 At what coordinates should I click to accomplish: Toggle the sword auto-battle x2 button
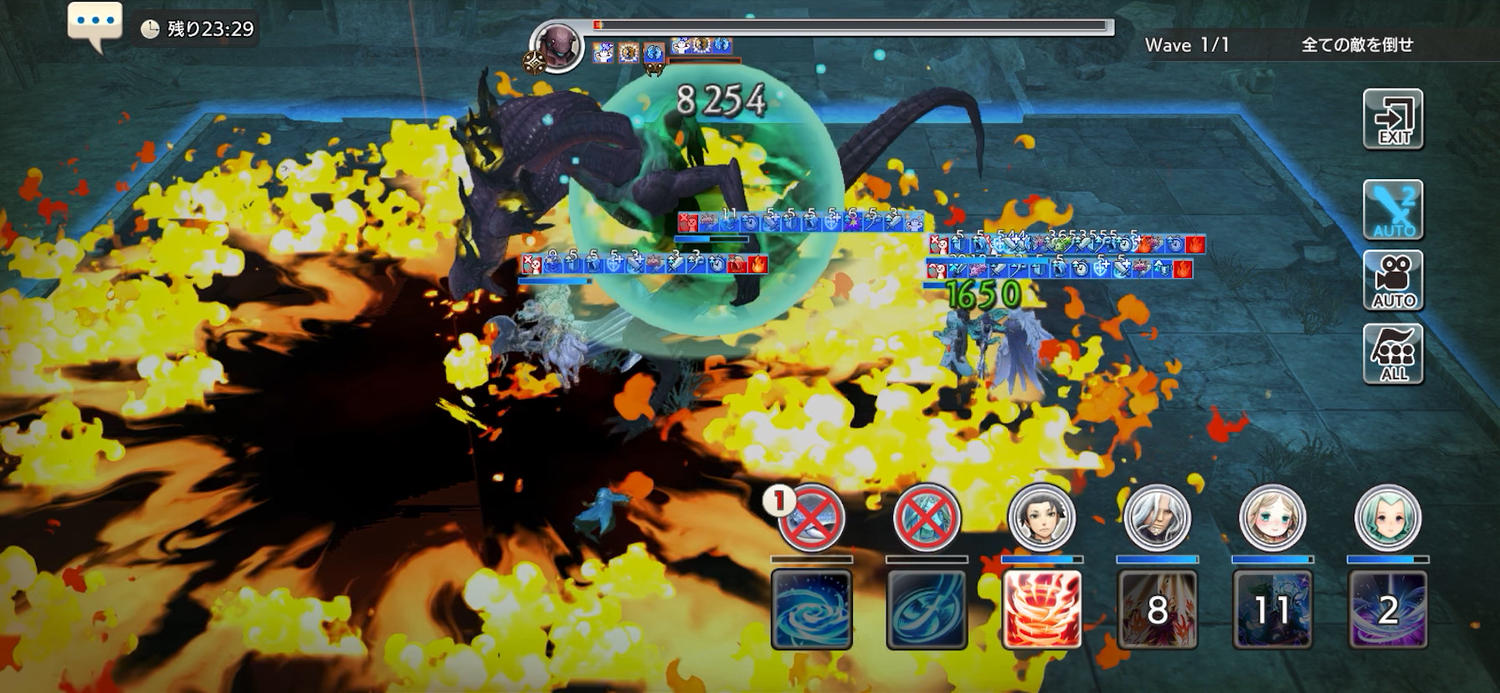click(x=1393, y=210)
